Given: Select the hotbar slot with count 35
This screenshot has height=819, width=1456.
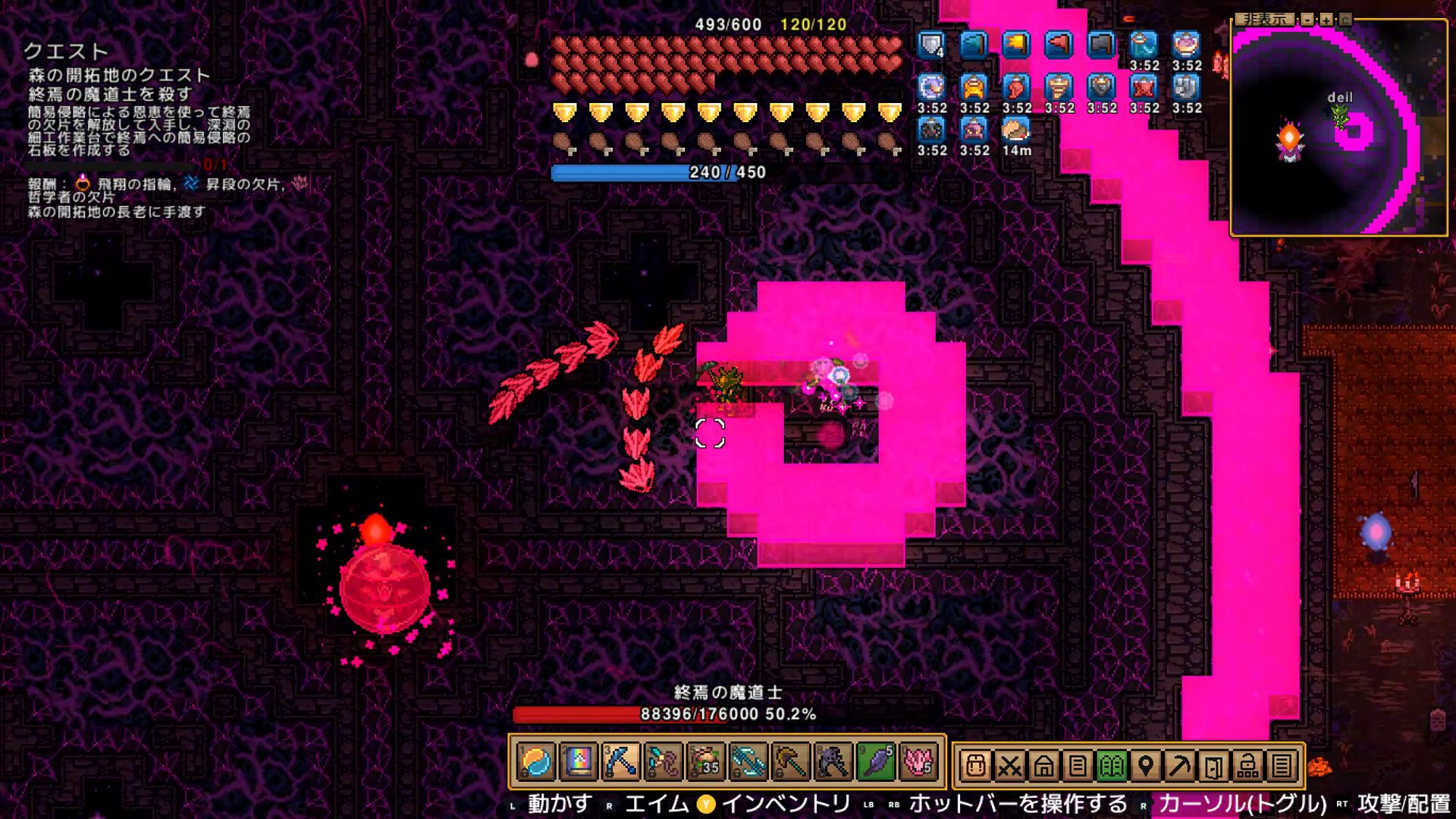Looking at the screenshot, I should (x=705, y=762).
